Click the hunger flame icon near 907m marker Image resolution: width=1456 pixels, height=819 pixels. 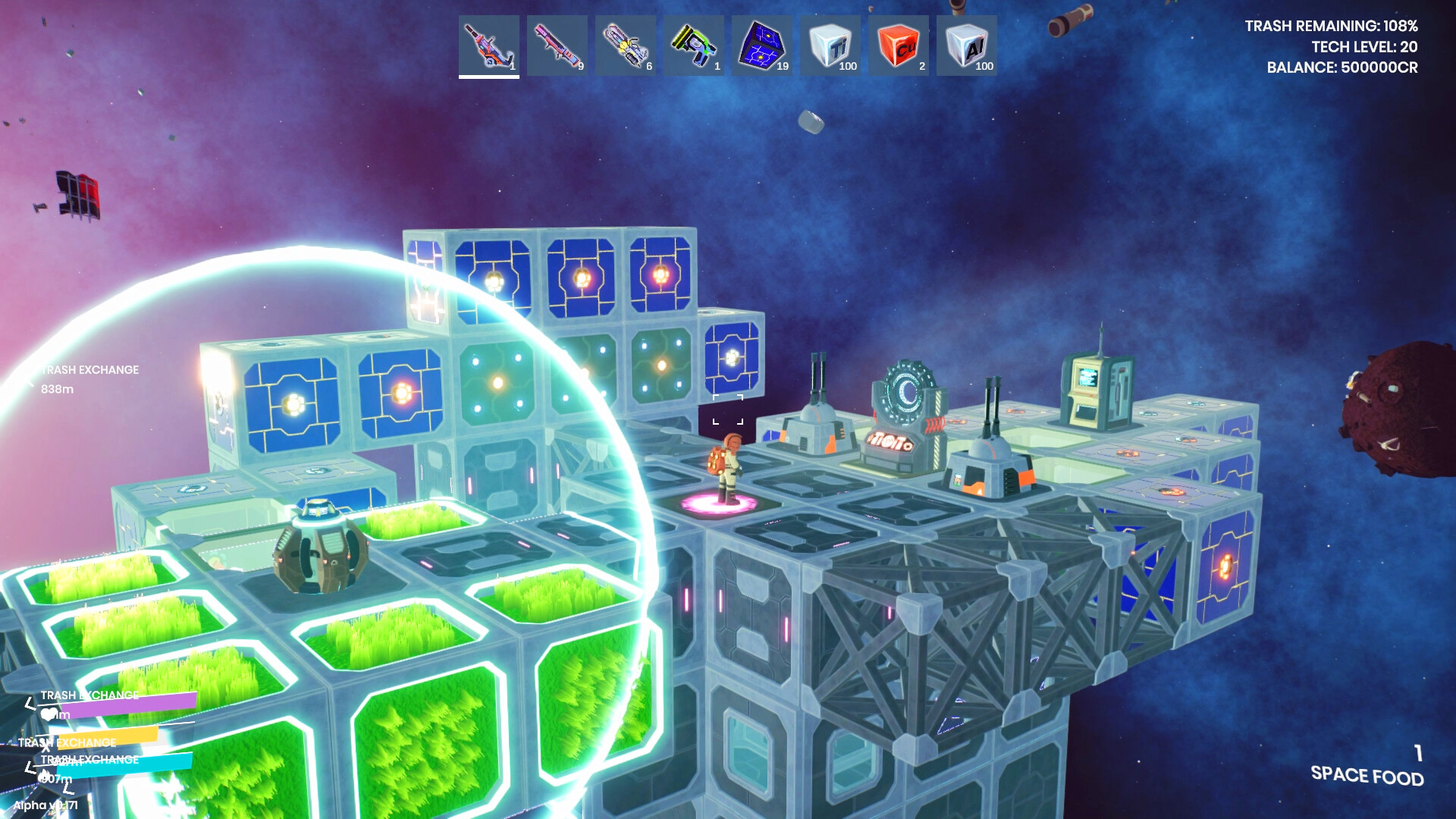click(44, 776)
